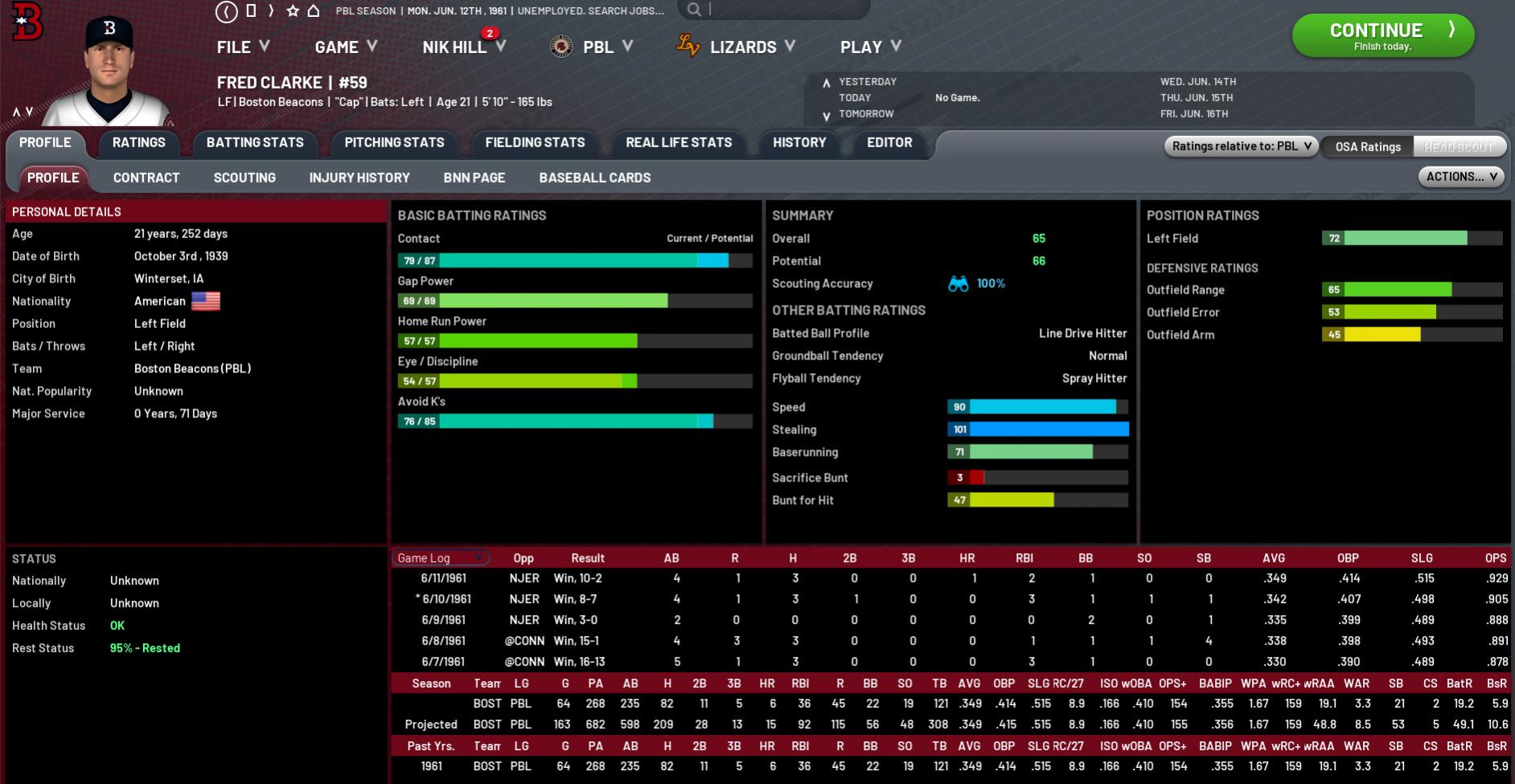Screen dimensions: 1515x784
Task: Open the Lizards team menu
Action: (742, 47)
